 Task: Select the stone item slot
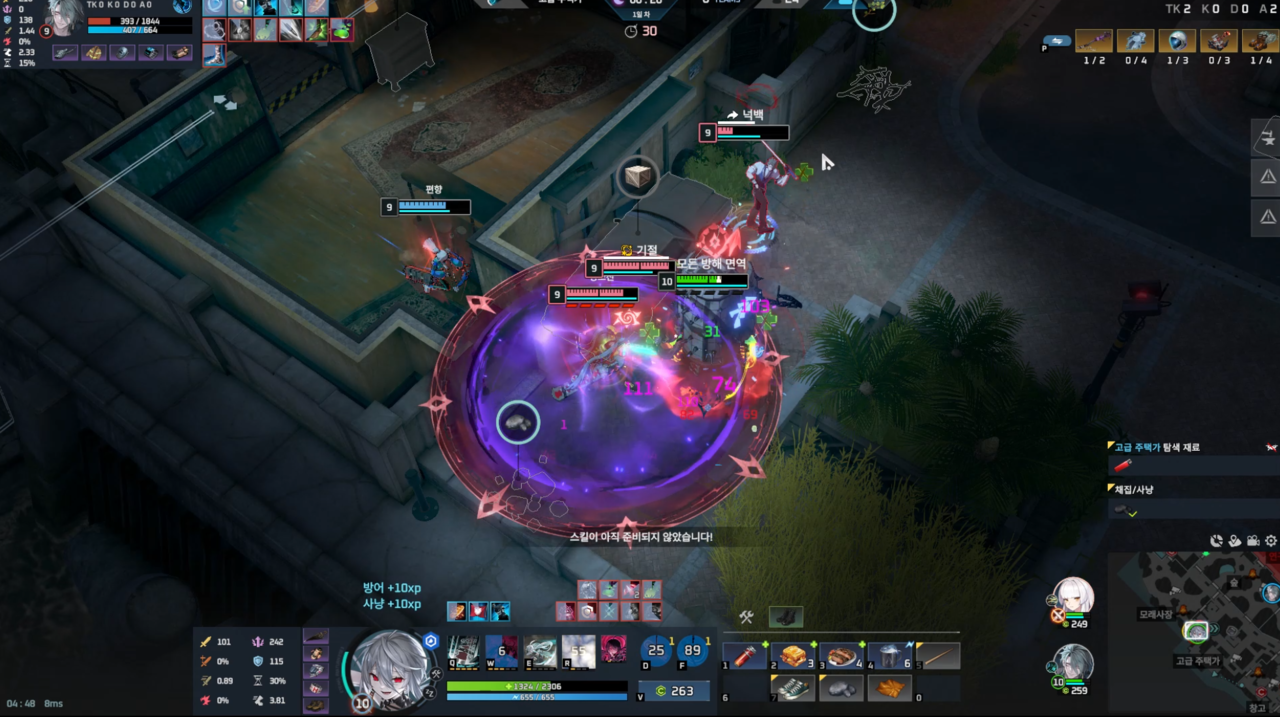[840, 688]
